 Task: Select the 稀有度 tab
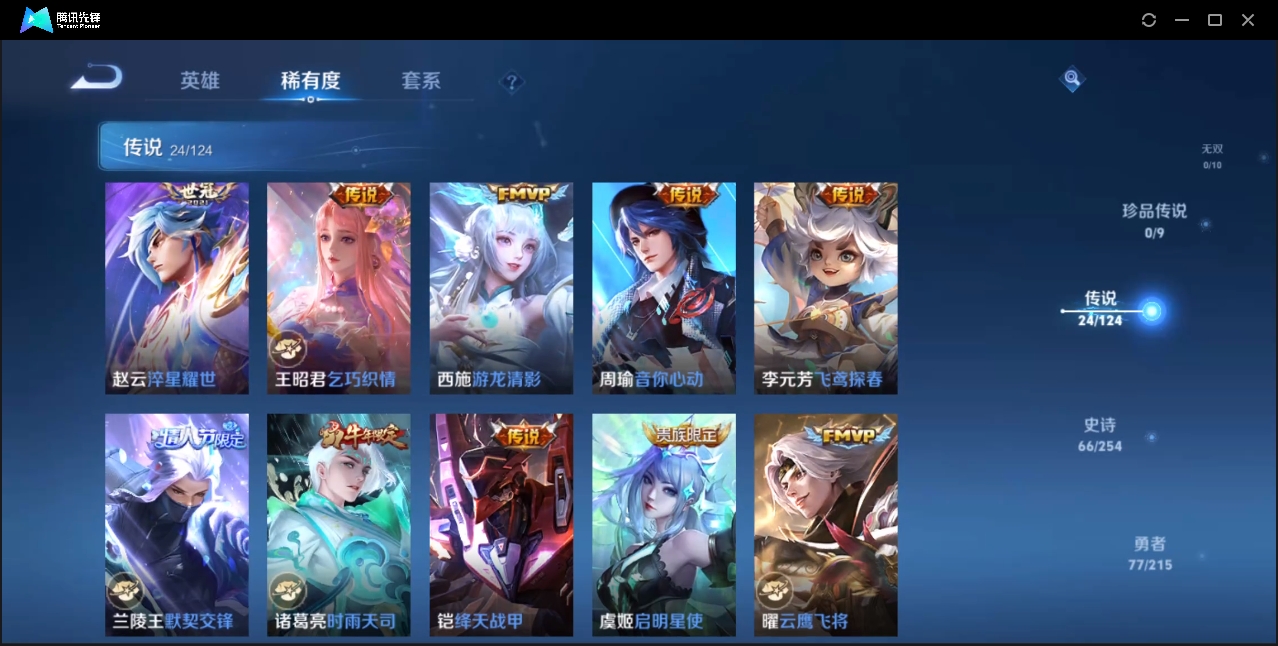click(x=310, y=81)
